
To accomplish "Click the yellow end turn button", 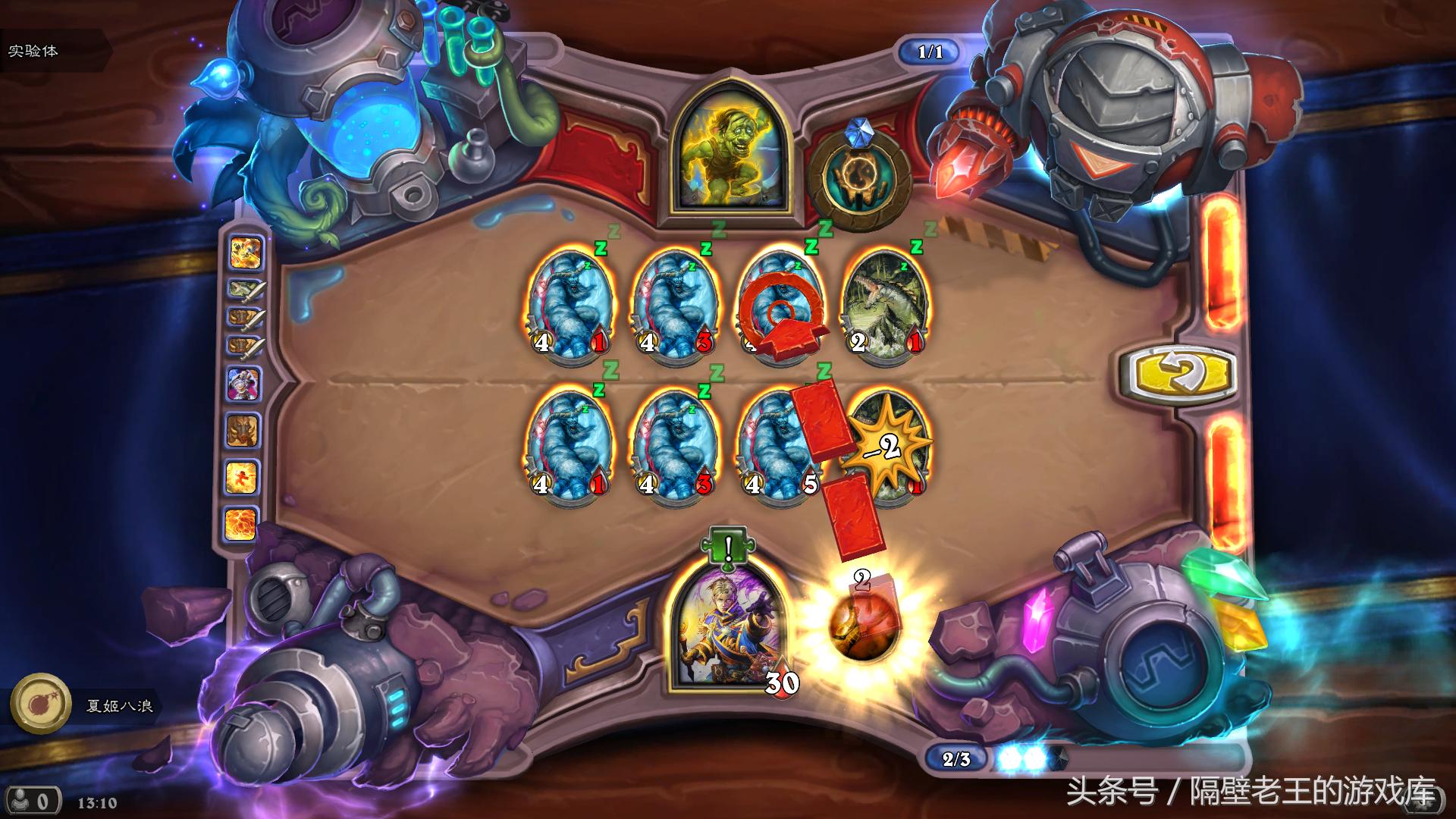I will click(1178, 372).
